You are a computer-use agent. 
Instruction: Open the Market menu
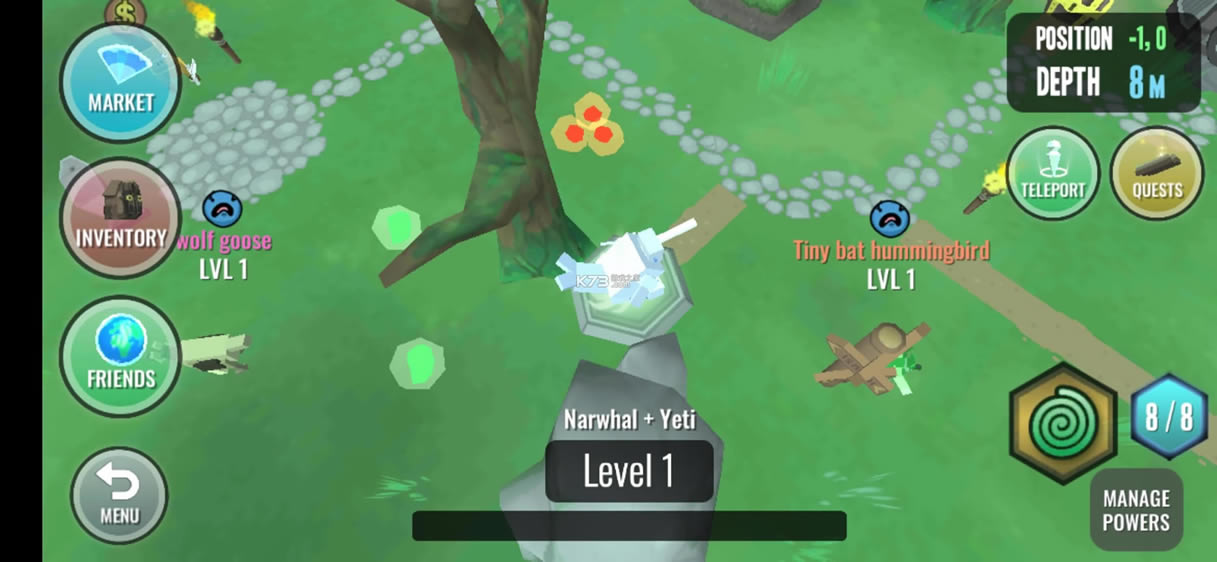click(x=120, y=83)
